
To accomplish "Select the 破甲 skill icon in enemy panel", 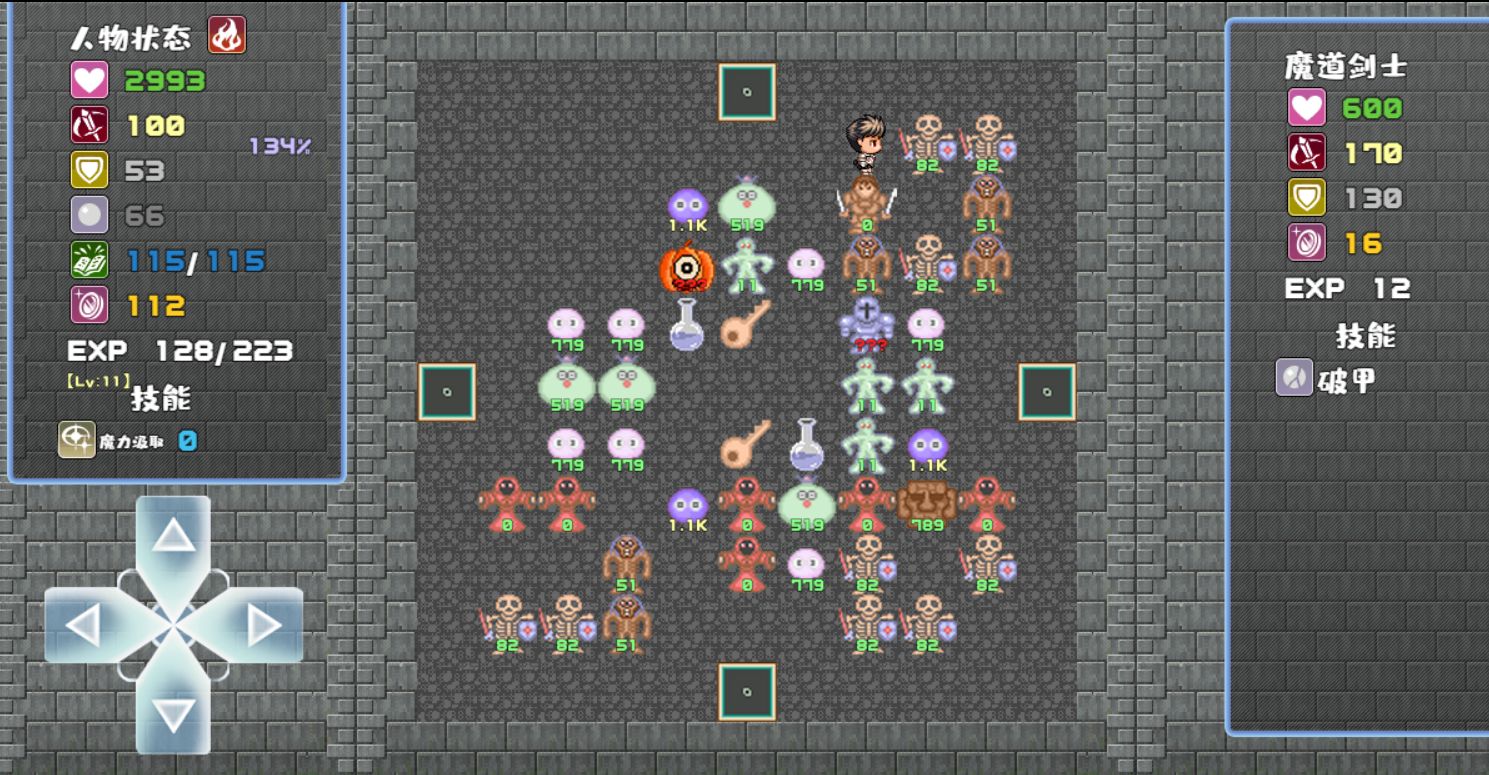I will click(x=1292, y=378).
